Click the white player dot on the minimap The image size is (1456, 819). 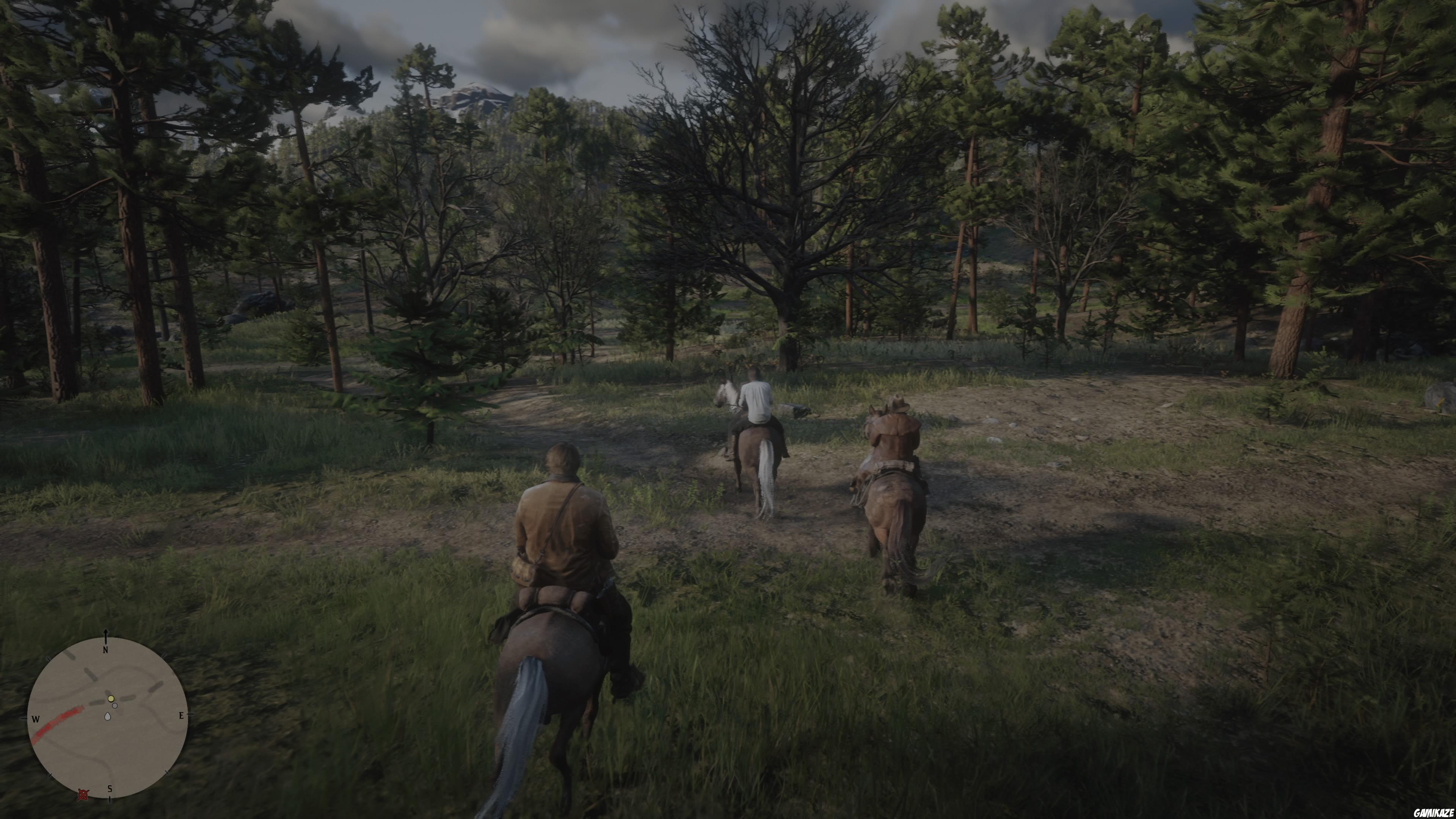115,706
